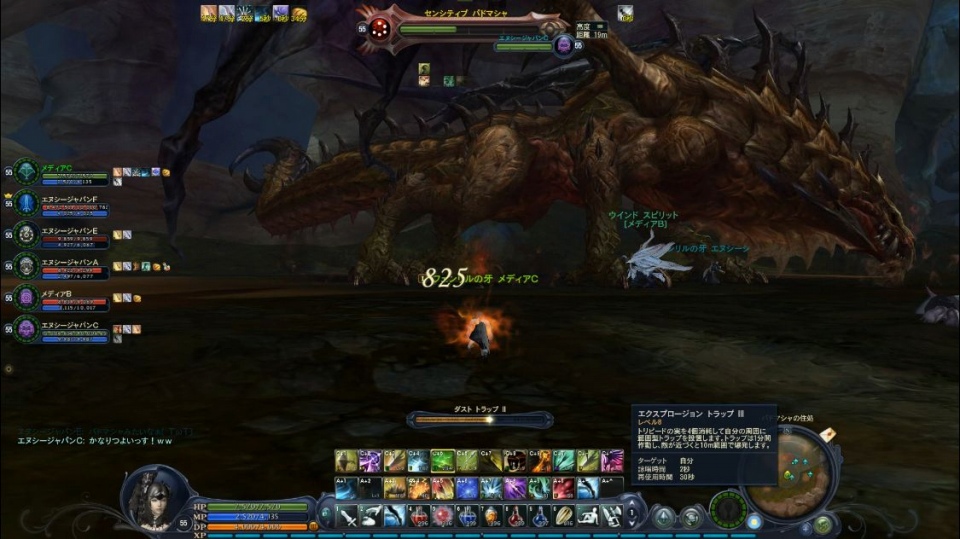
Task: Use the blue mana potion in slot 6
Action: (x=467, y=516)
